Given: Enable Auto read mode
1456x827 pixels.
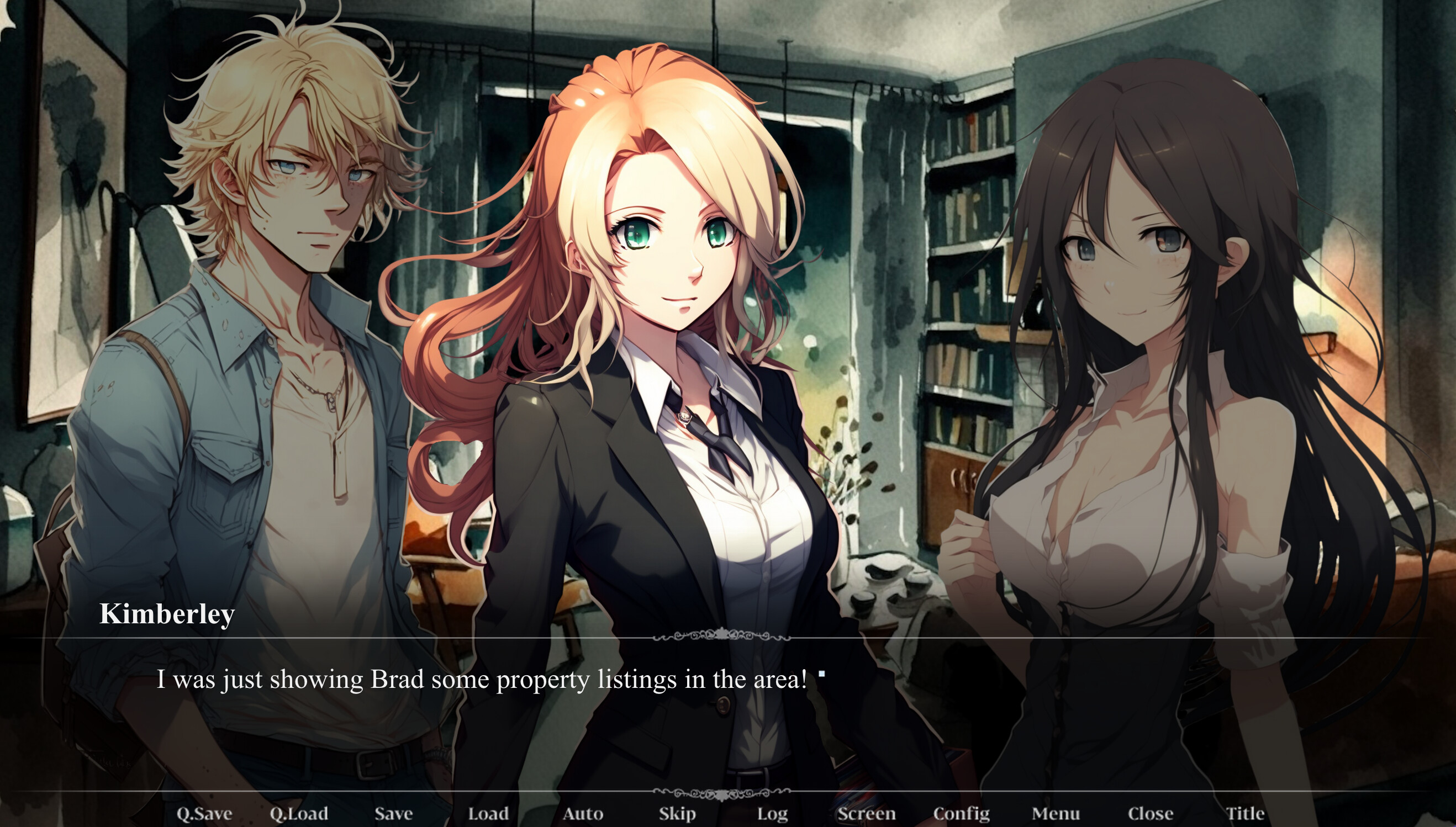Looking at the screenshot, I should click(x=584, y=813).
